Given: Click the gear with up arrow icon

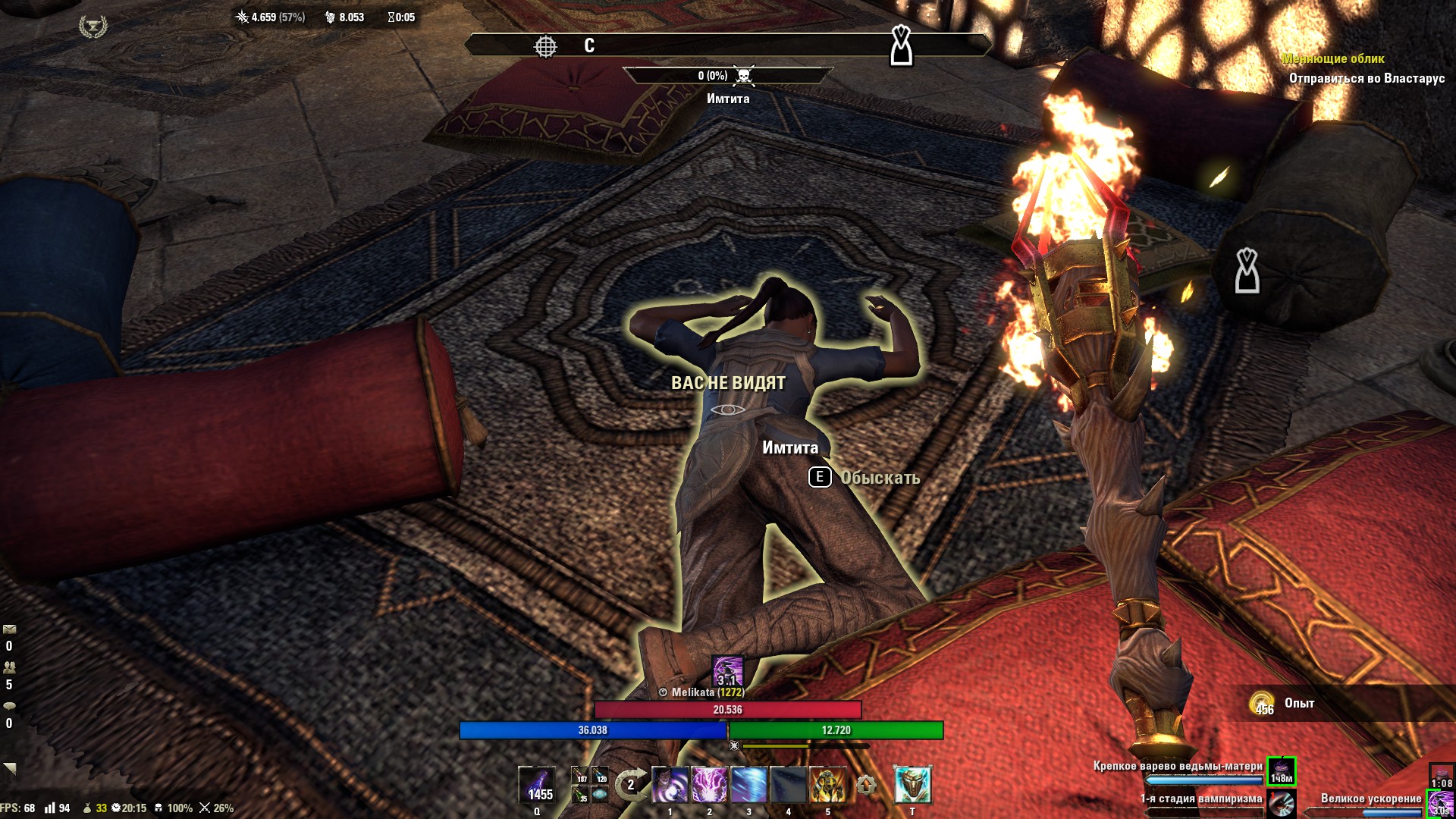Looking at the screenshot, I should tap(866, 785).
